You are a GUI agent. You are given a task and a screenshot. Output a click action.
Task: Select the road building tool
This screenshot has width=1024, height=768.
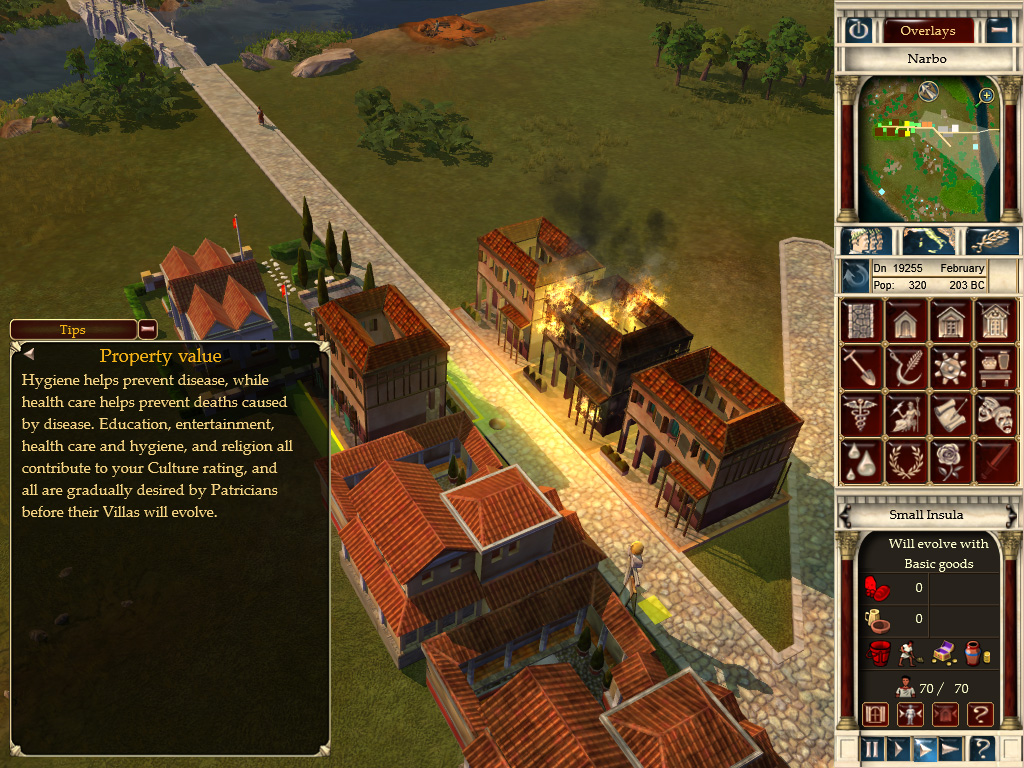point(860,321)
